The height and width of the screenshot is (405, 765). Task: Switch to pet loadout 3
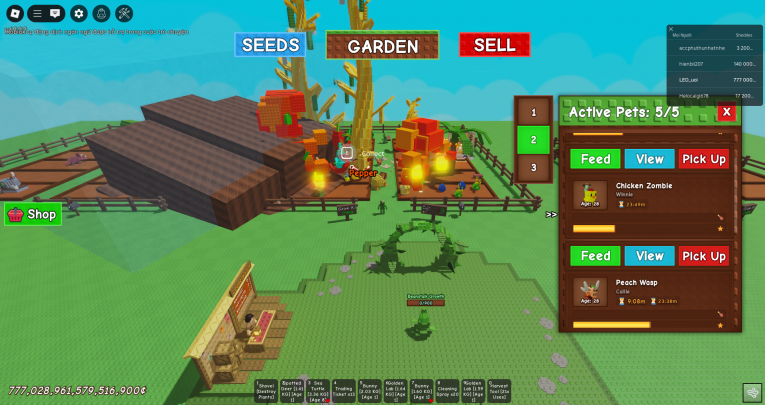(x=533, y=167)
